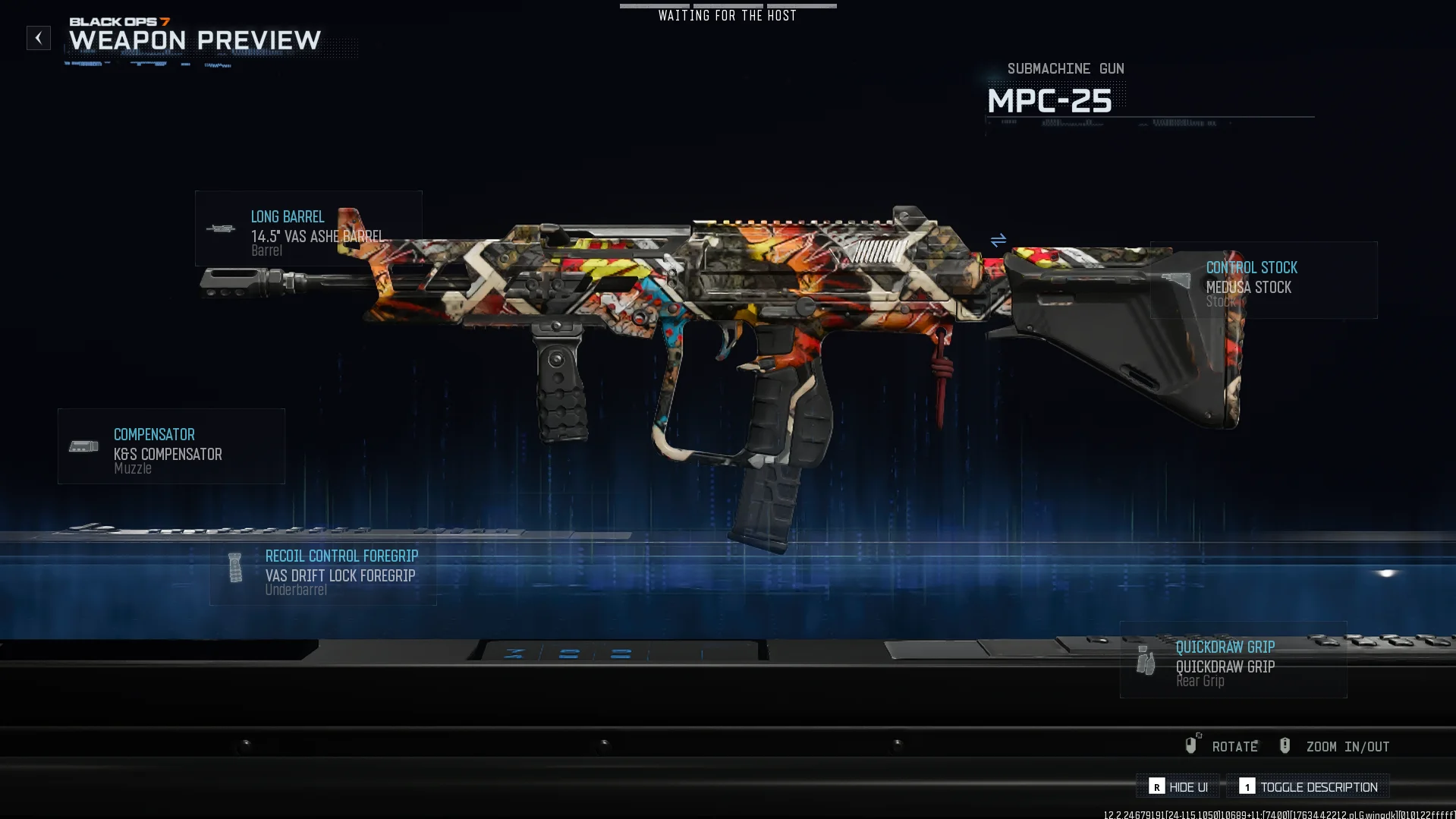Click the back arrow to exit weapon preview
Image resolution: width=1456 pixels, height=819 pixels.
[x=38, y=38]
